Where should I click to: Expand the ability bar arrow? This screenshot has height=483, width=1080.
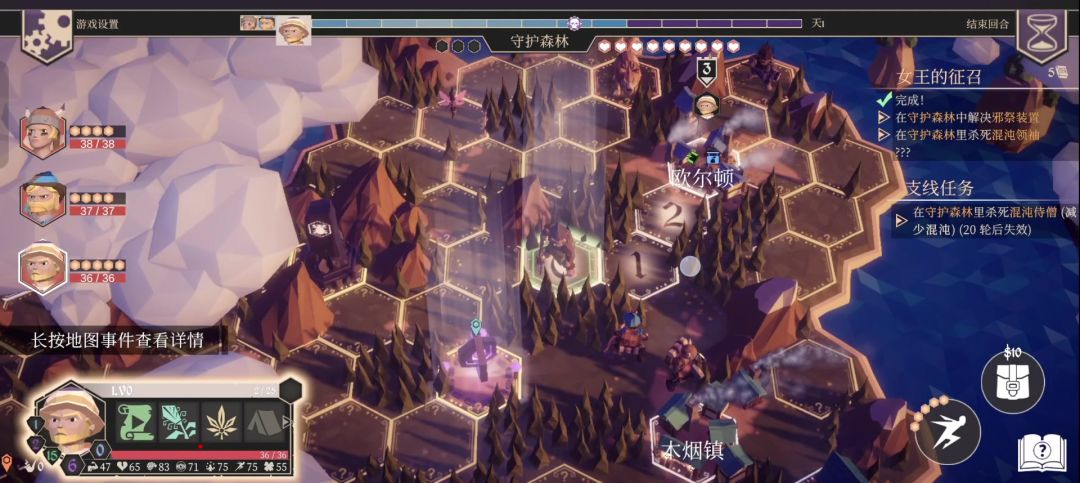coord(290,422)
